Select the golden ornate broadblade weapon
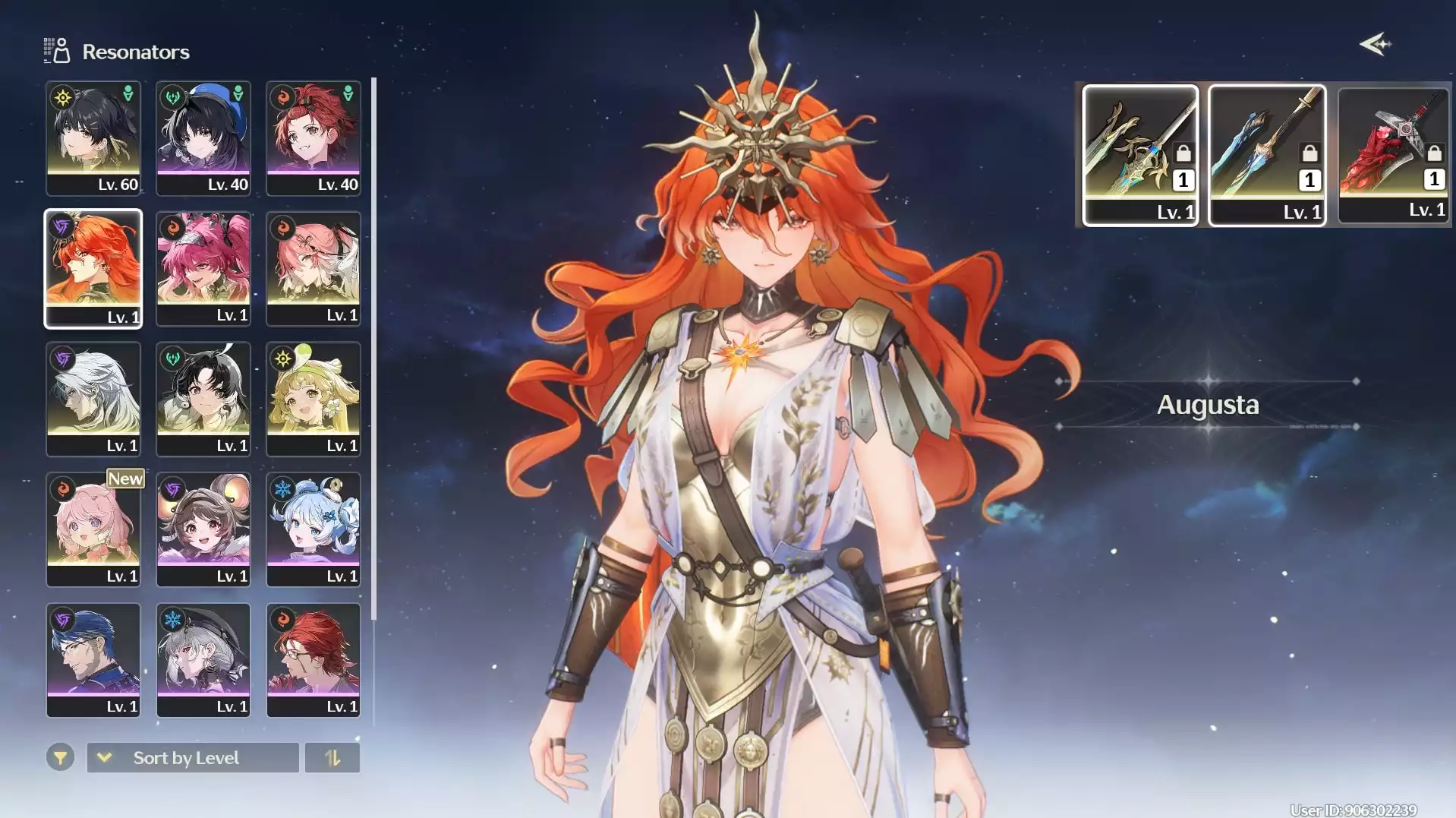1456x818 pixels. tap(1140, 155)
